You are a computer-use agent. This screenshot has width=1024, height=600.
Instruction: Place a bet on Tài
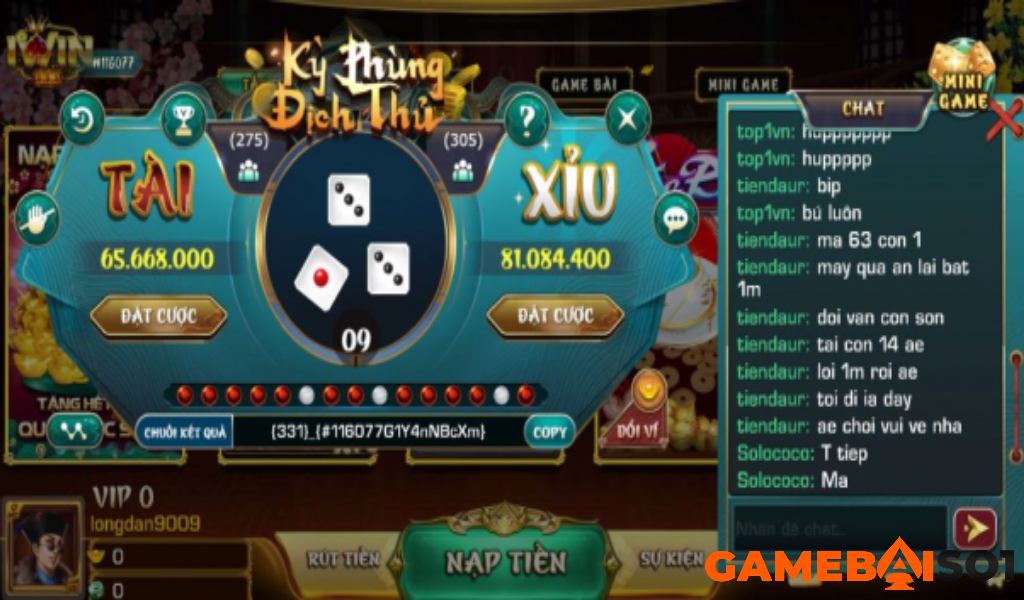click(158, 317)
